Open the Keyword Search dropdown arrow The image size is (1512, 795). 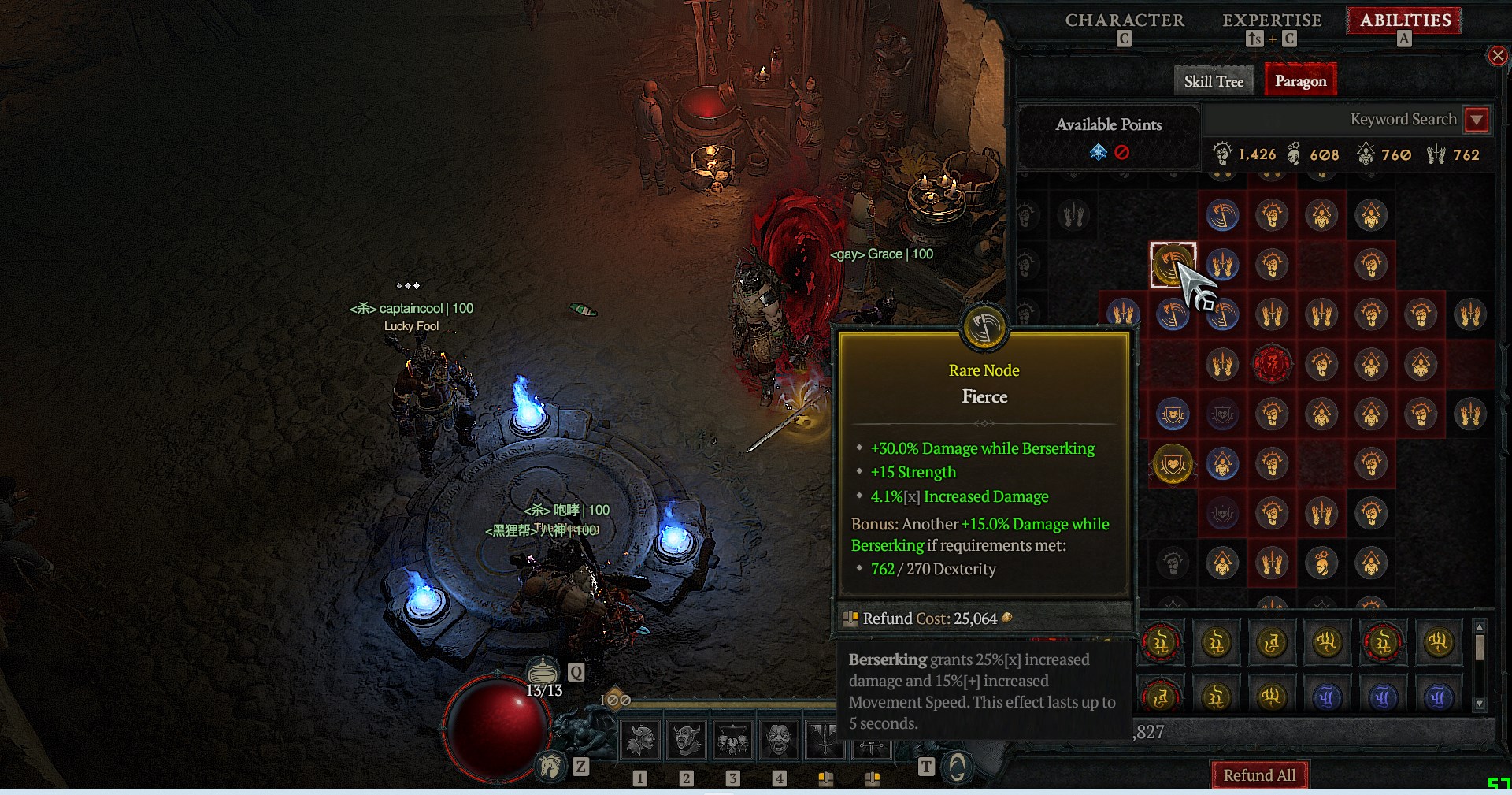click(1477, 120)
